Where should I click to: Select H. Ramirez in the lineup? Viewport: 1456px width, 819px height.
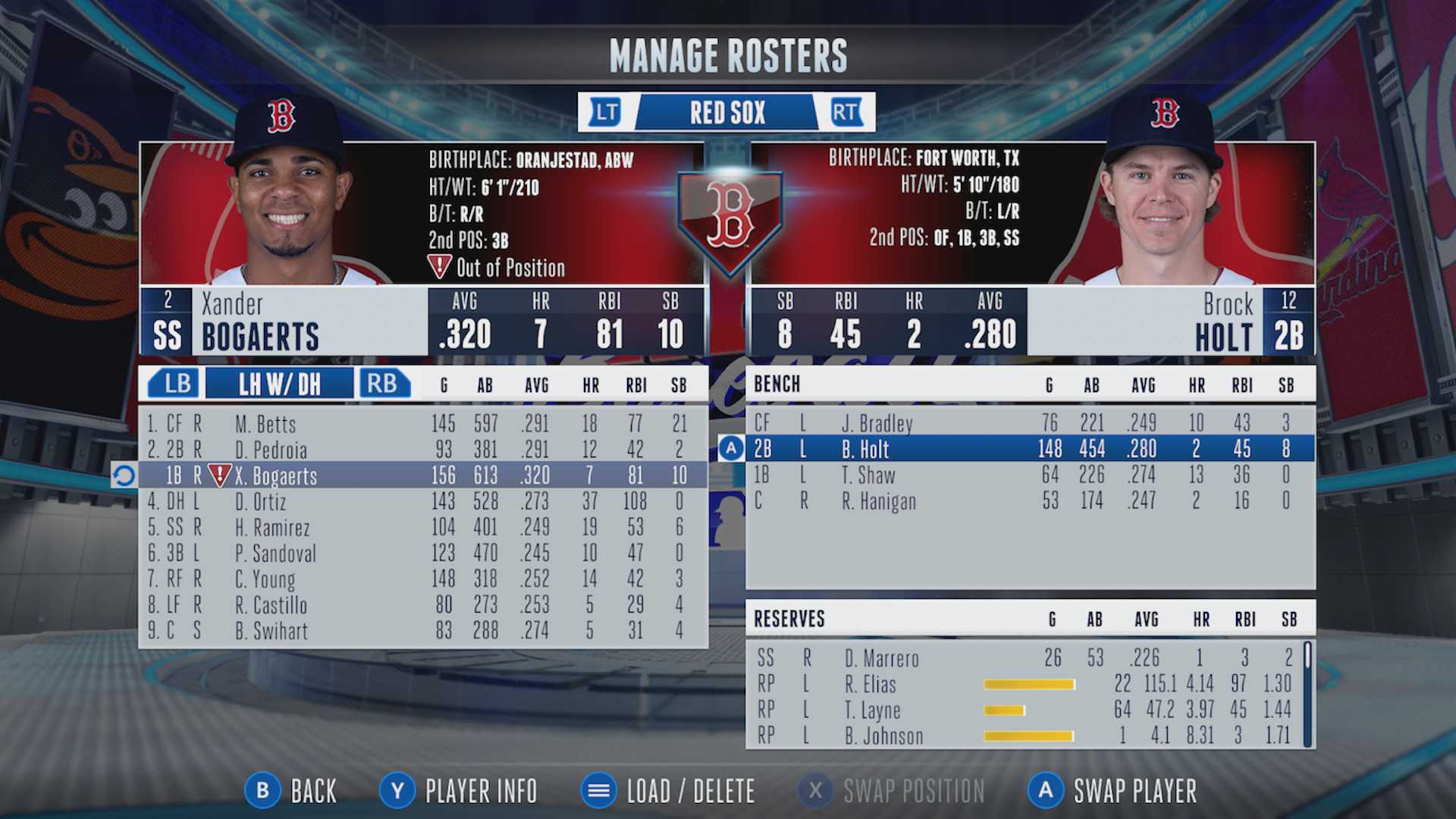pos(422,527)
